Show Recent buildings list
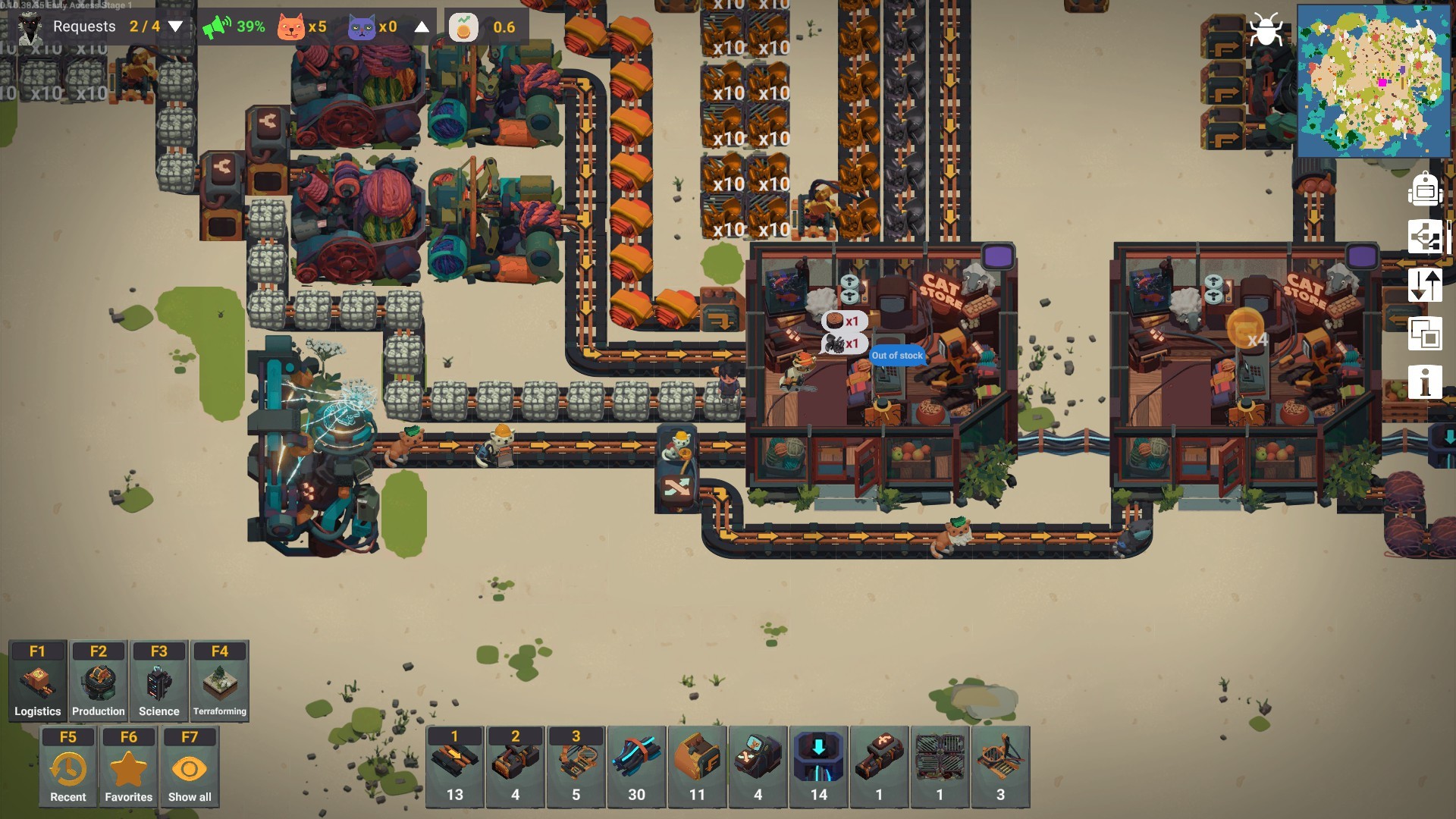The height and width of the screenshot is (819, 1456). coord(68,767)
